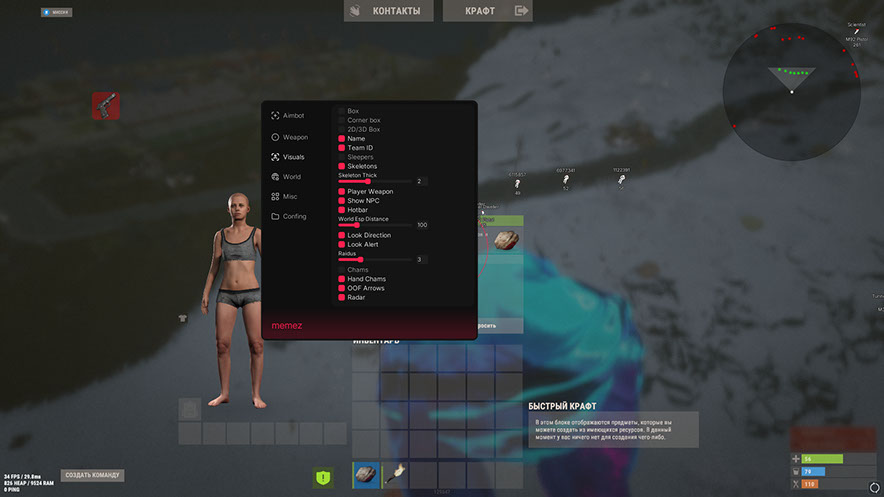Set the World Esp Distance slider
Screen dimensions: 884x497
coord(356,225)
